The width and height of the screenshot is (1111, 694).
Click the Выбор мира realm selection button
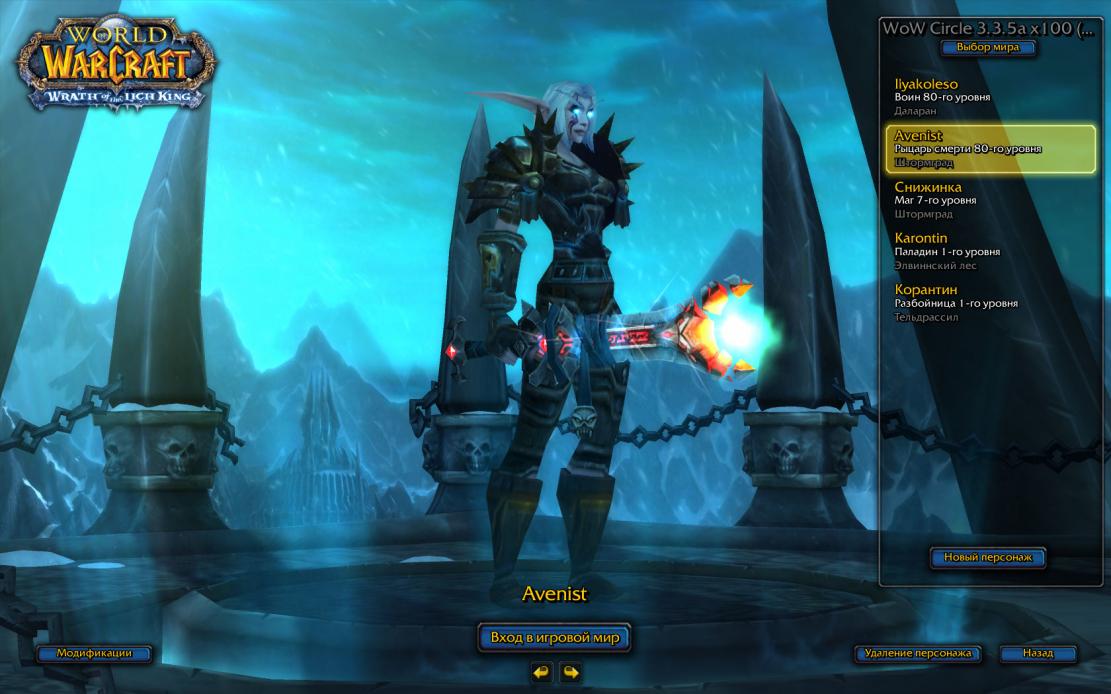click(987, 47)
